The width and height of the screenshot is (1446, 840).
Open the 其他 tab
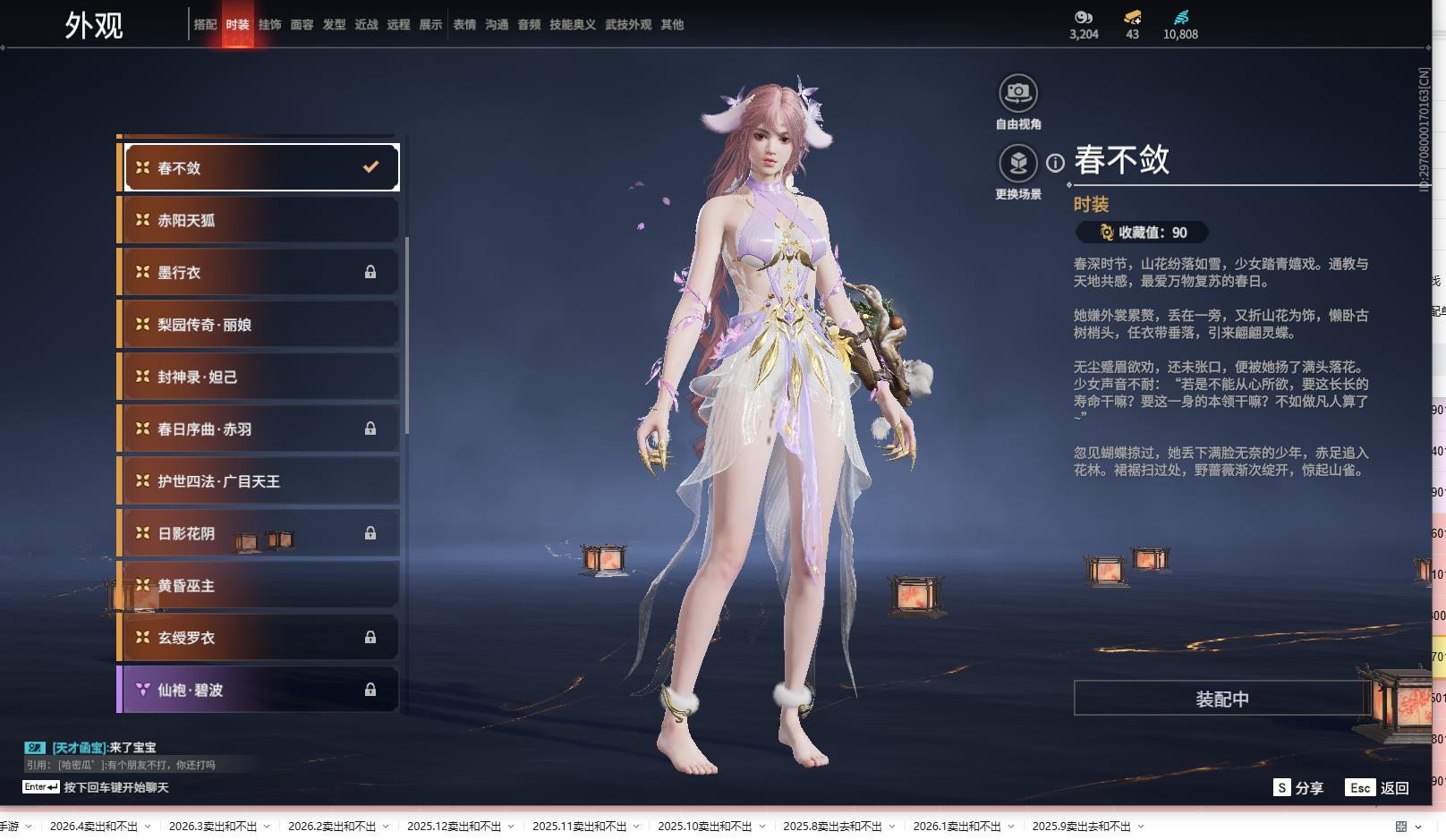(672, 25)
